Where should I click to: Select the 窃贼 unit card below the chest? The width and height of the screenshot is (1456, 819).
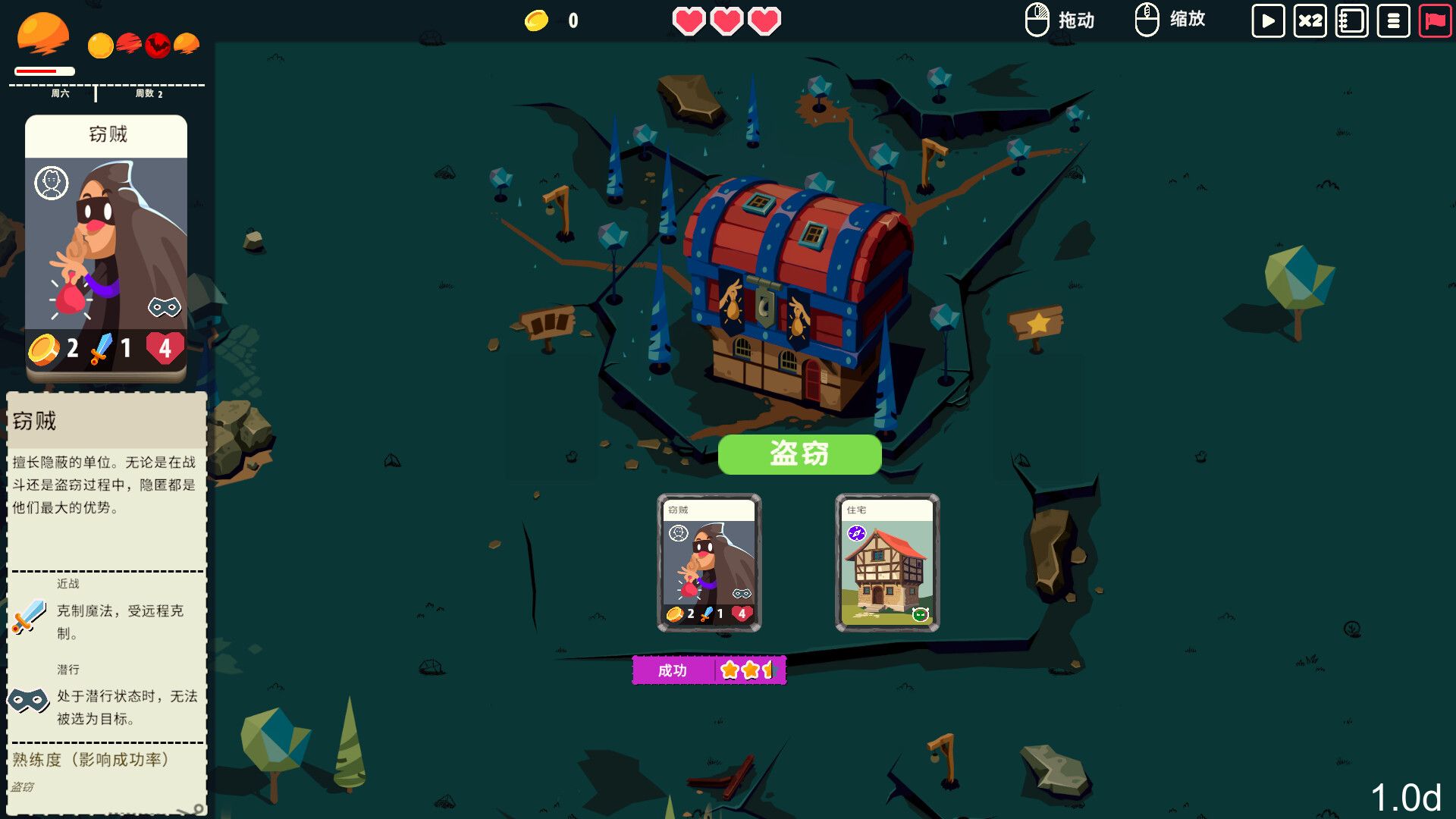[709, 561]
